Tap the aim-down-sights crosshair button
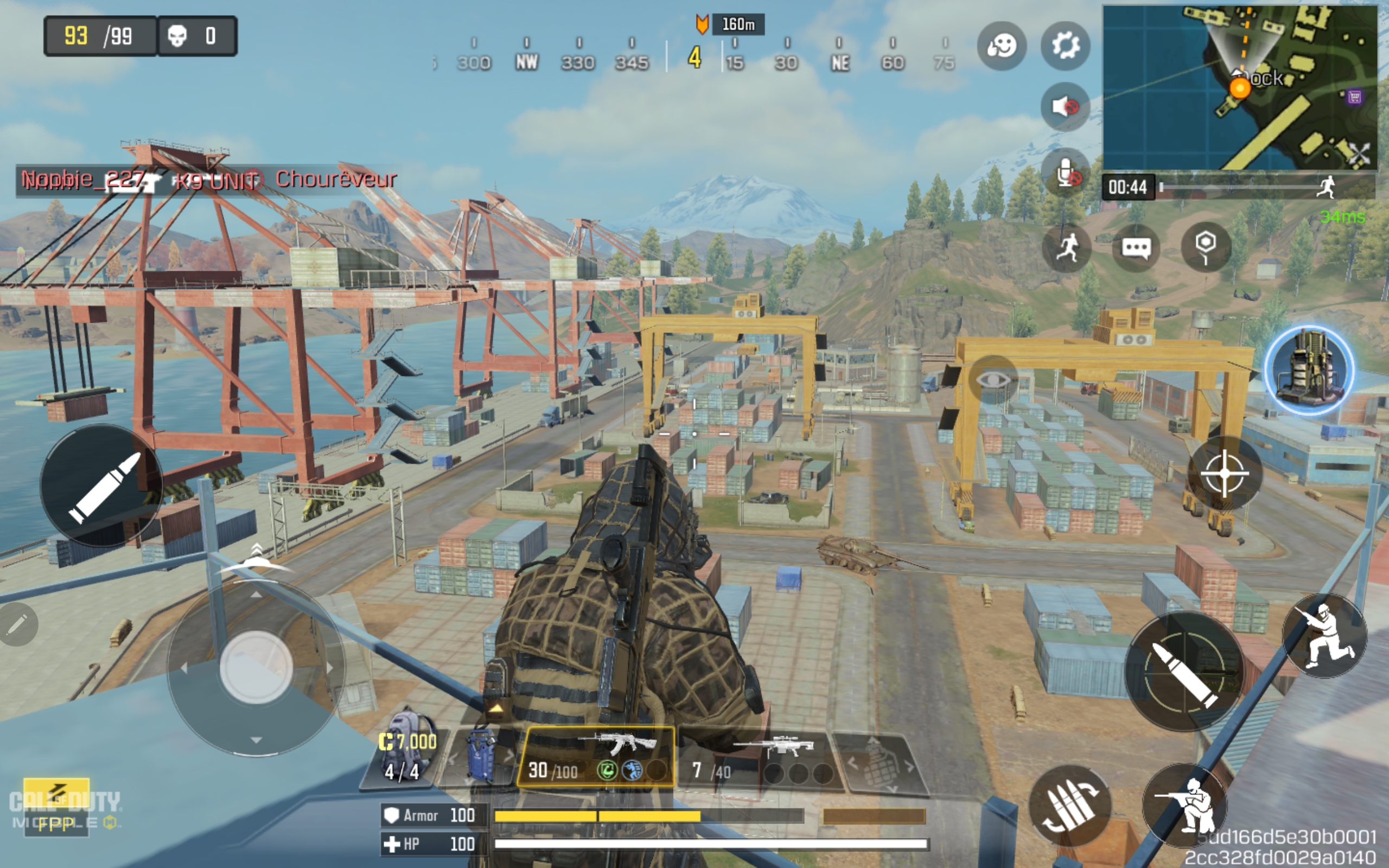 tap(1224, 474)
